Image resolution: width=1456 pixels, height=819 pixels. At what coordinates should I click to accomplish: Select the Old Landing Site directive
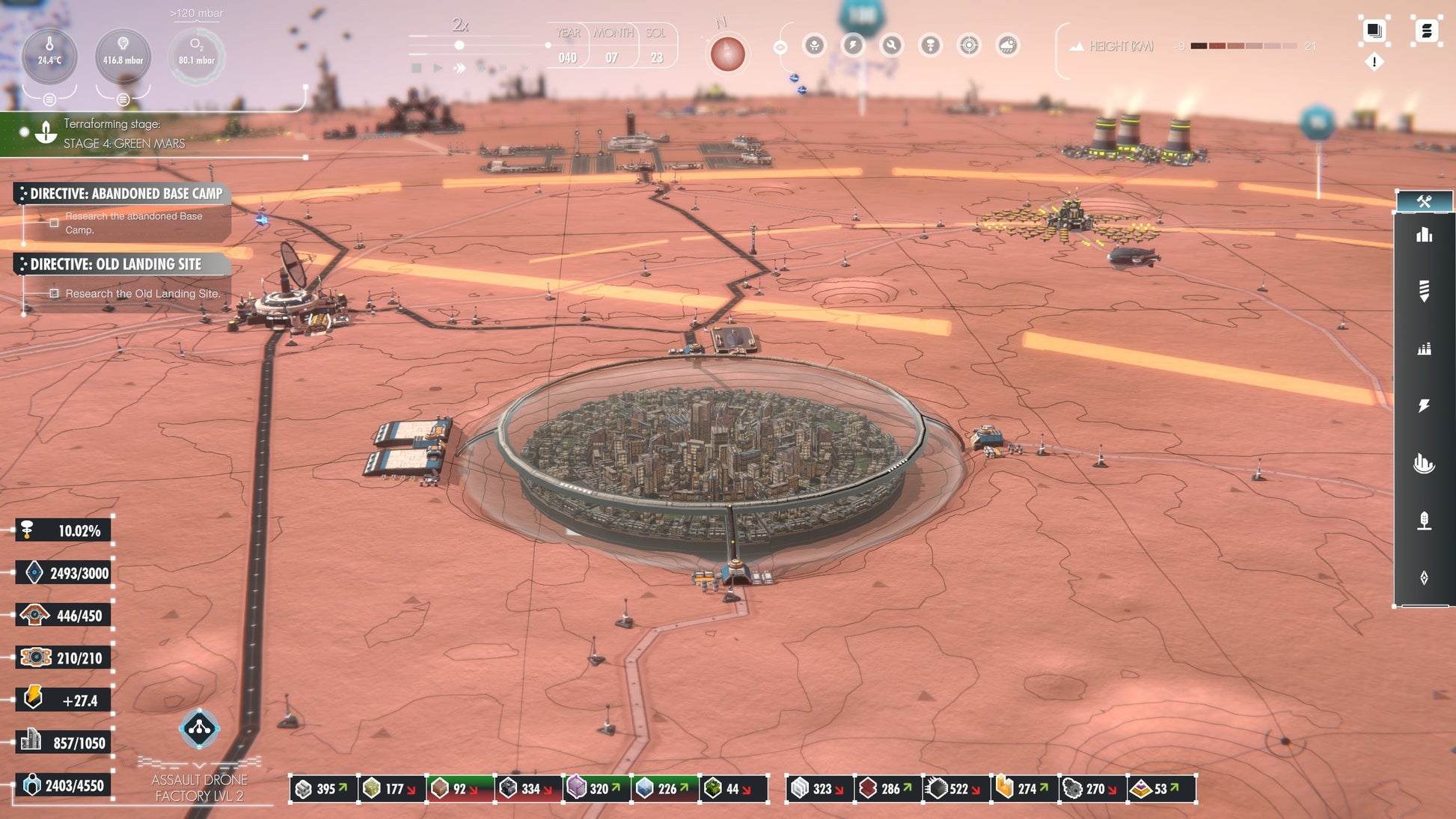pos(115,264)
